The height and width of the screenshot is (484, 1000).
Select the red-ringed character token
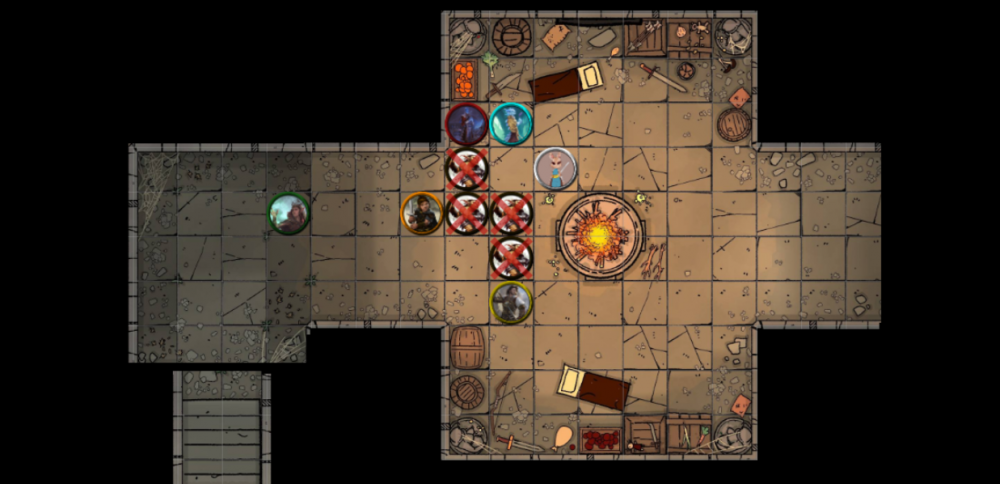(466, 124)
